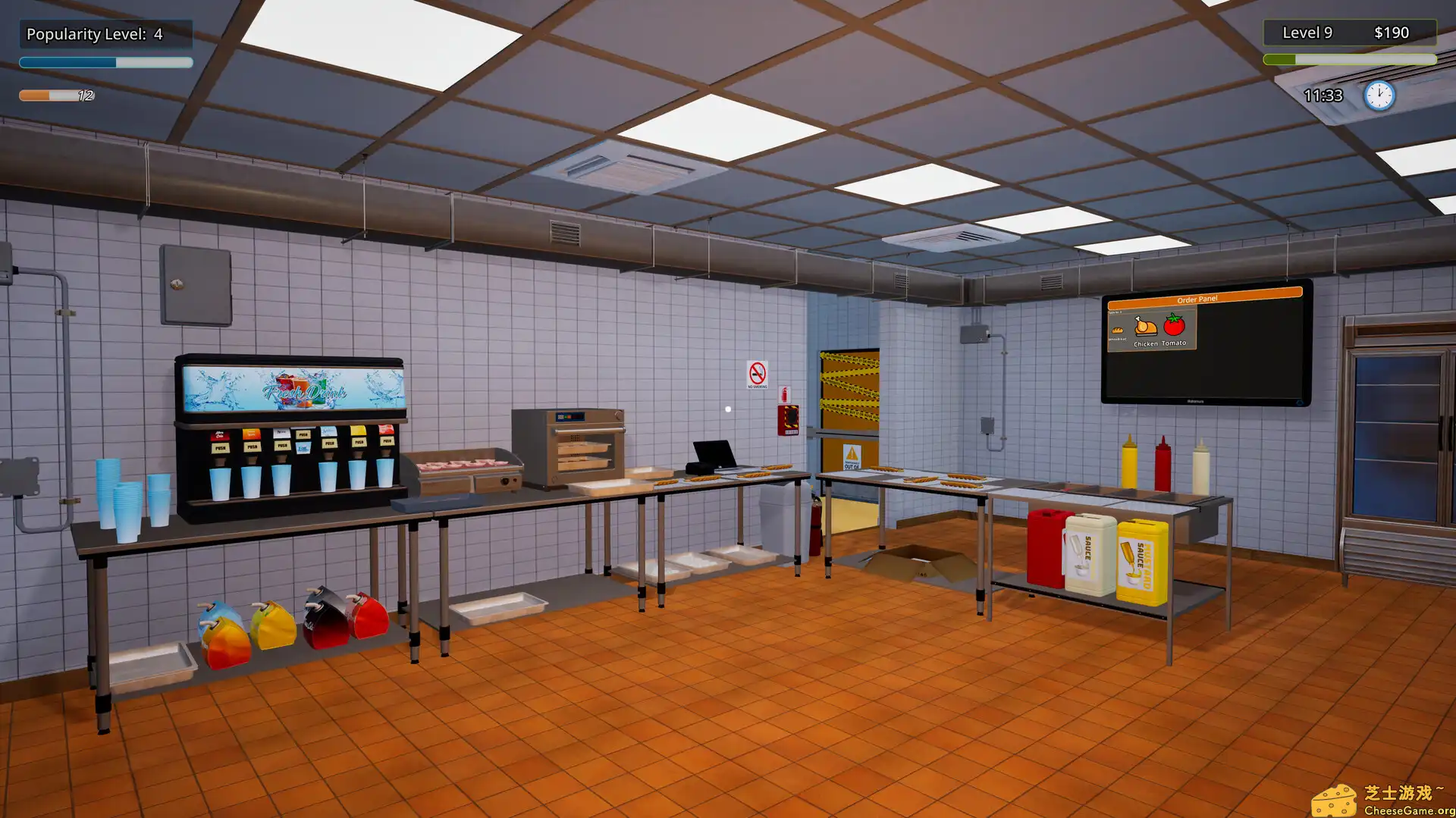Viewport: 1456px width, 818px height.
Task: Click the POS register screen on the counter
Action: point(714,453)
